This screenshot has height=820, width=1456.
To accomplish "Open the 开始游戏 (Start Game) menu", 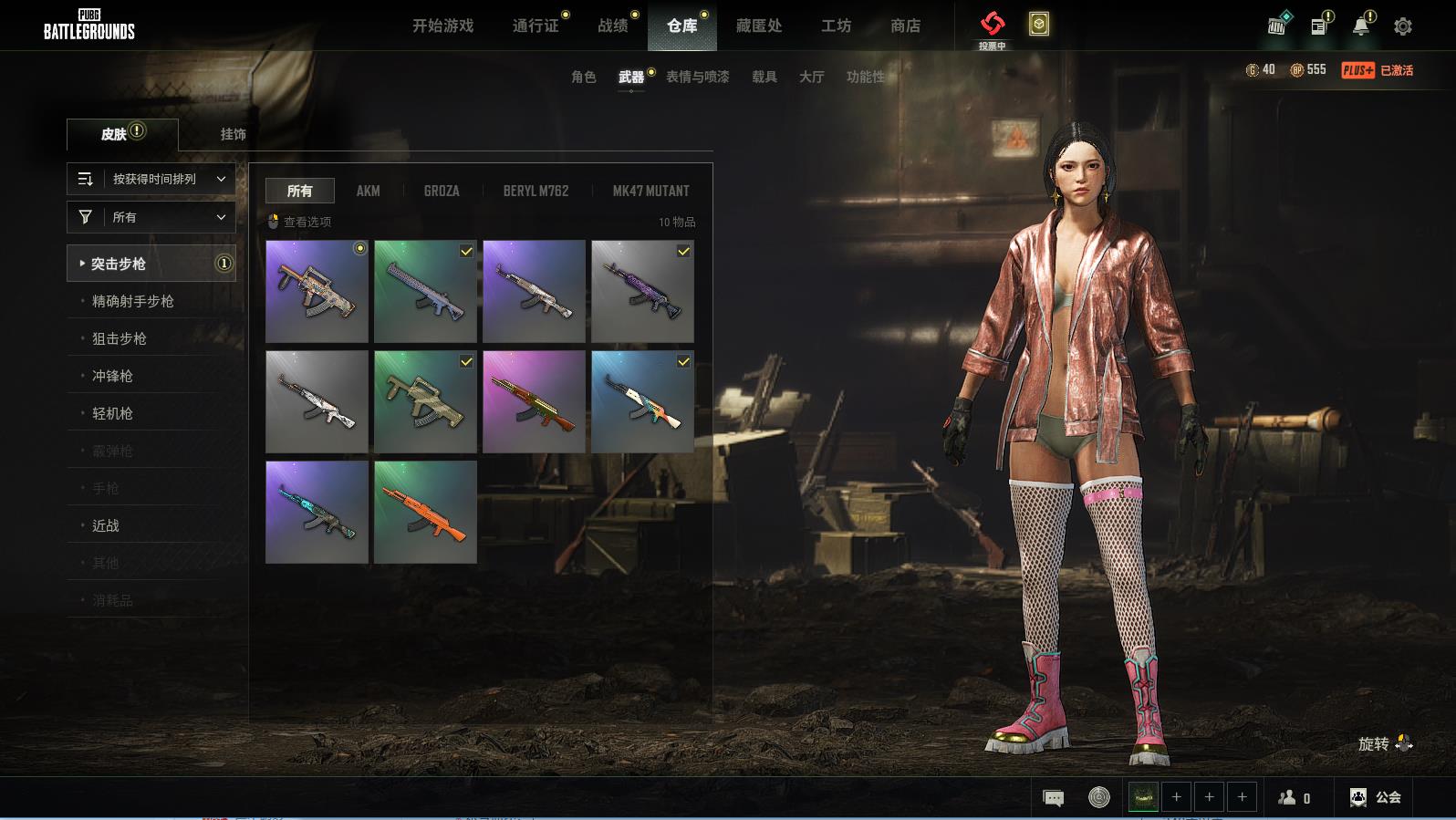I will (x=442, y=26).
